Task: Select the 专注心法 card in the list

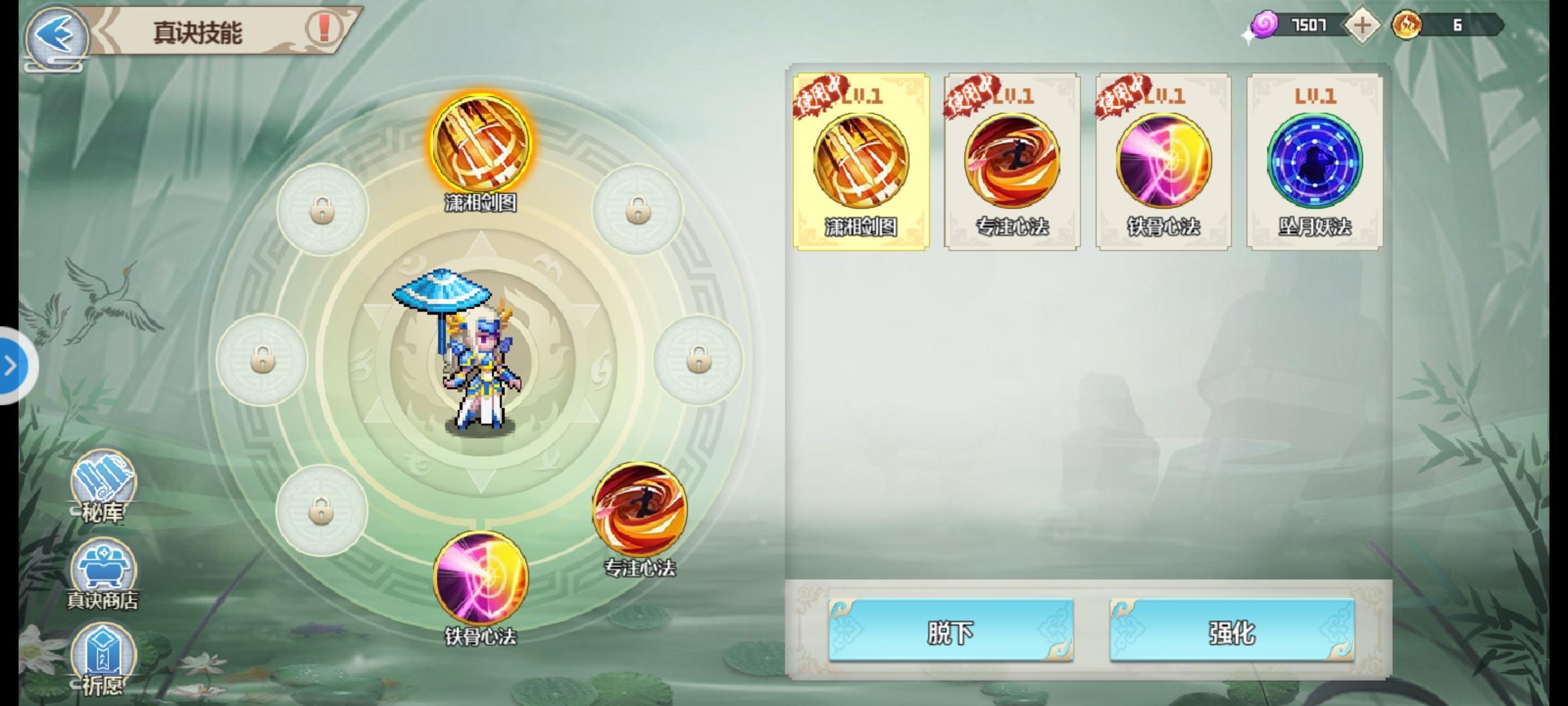Action: click(1012, 161)
